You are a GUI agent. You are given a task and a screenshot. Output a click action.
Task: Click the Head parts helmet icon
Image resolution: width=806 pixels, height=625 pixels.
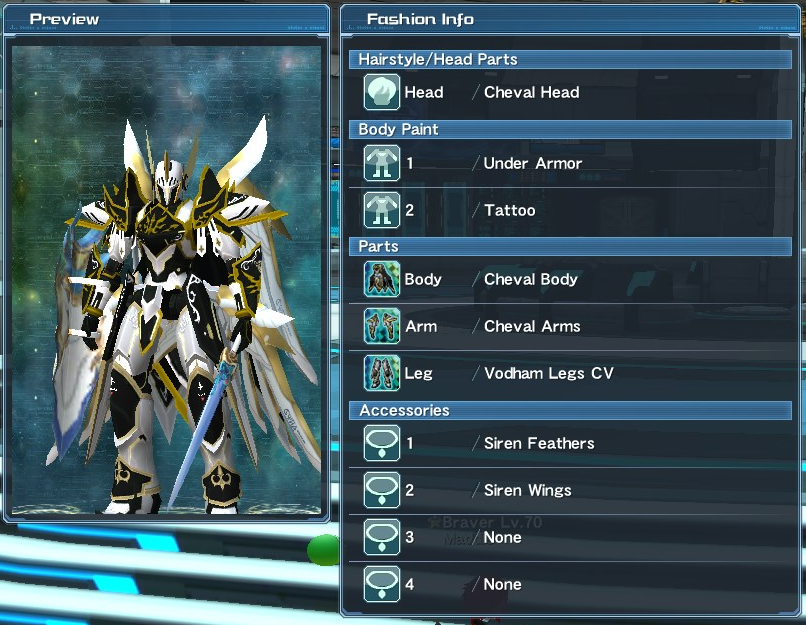(382, 93)
